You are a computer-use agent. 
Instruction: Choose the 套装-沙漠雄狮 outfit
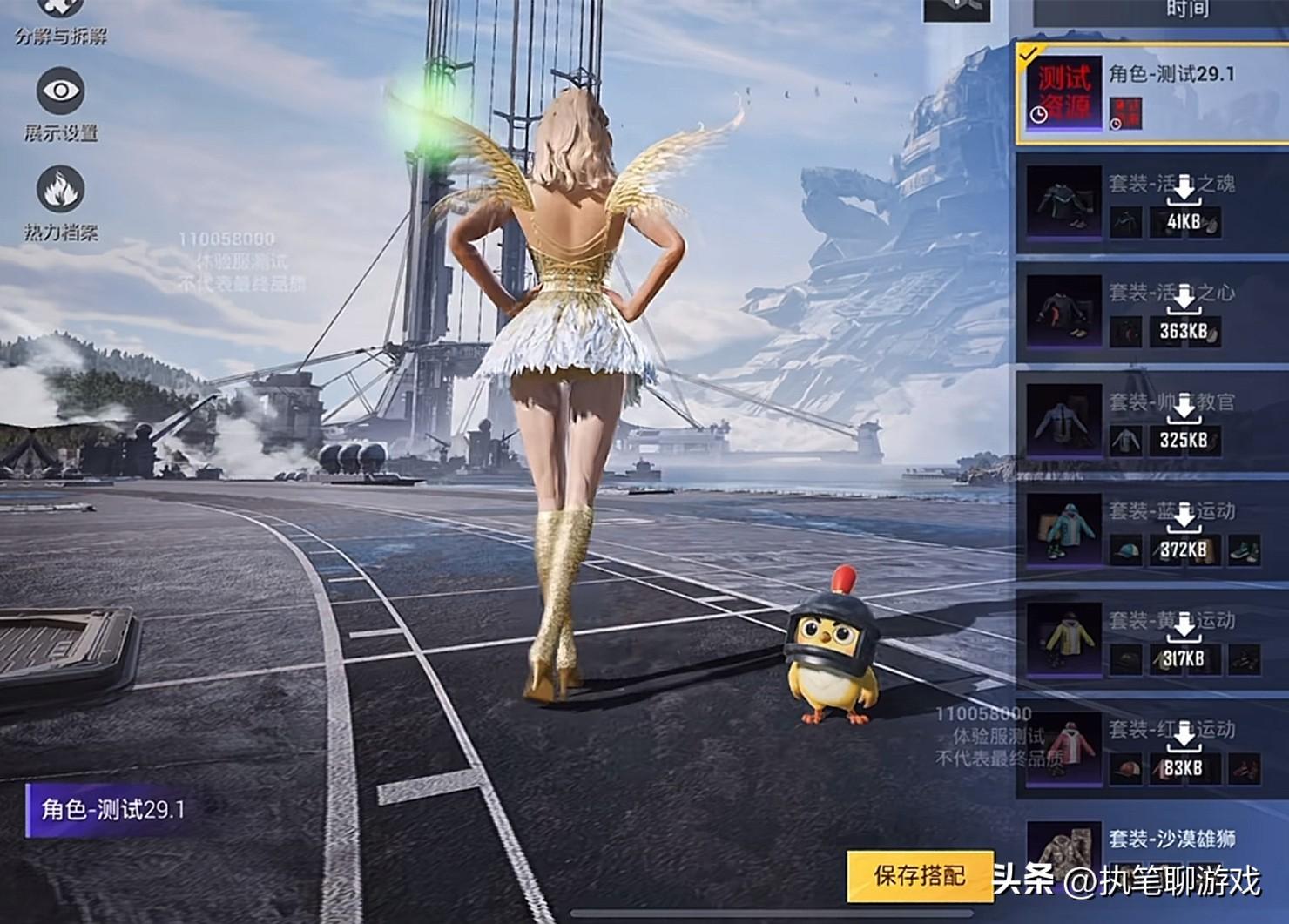1151,858
